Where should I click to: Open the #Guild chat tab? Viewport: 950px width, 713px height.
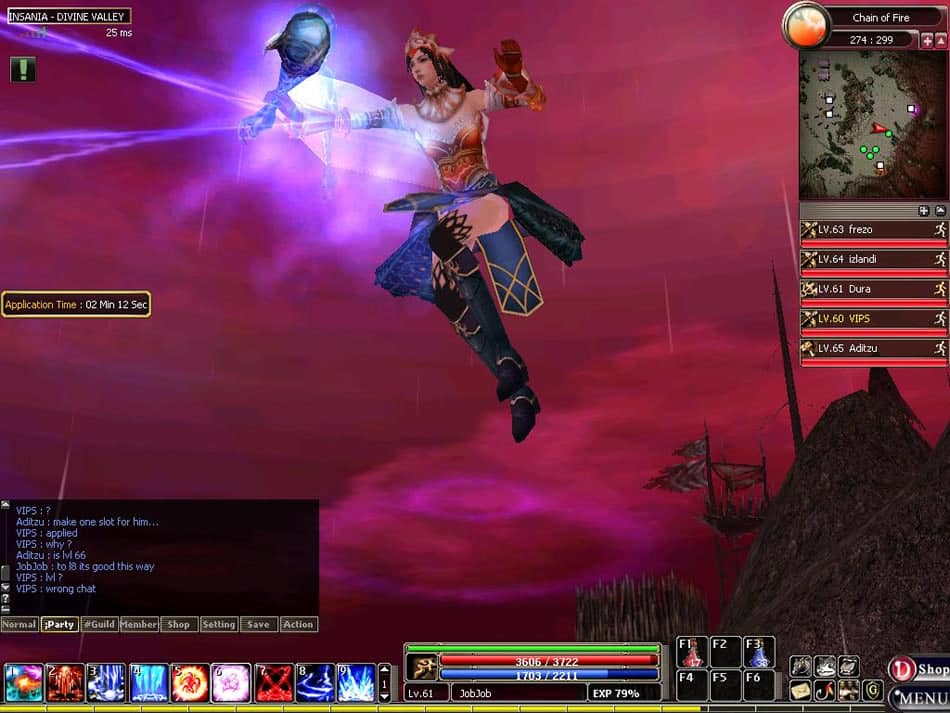99,624
